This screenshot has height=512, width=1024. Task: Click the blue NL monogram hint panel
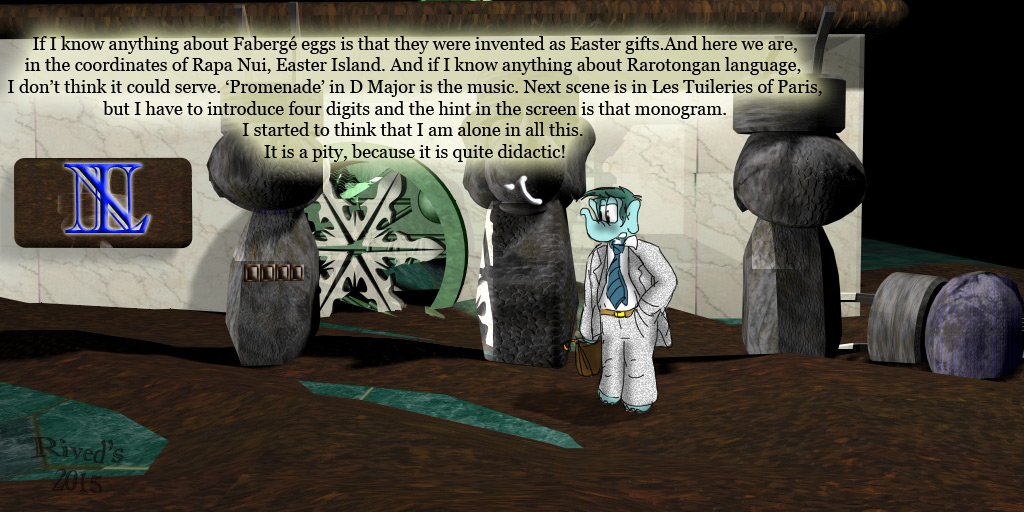click(x=103, y=202)
